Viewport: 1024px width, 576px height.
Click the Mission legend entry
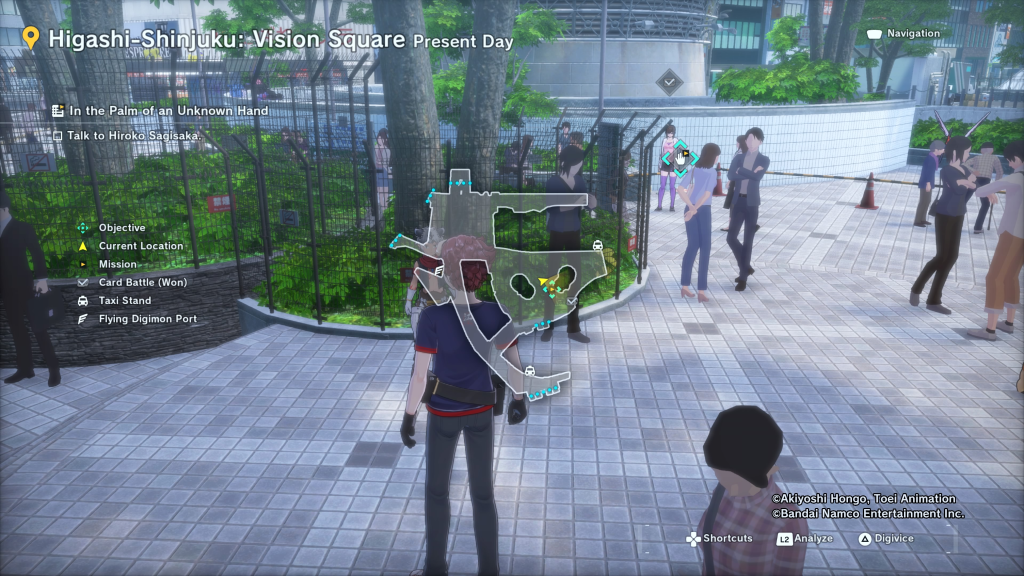click(117, 264)
